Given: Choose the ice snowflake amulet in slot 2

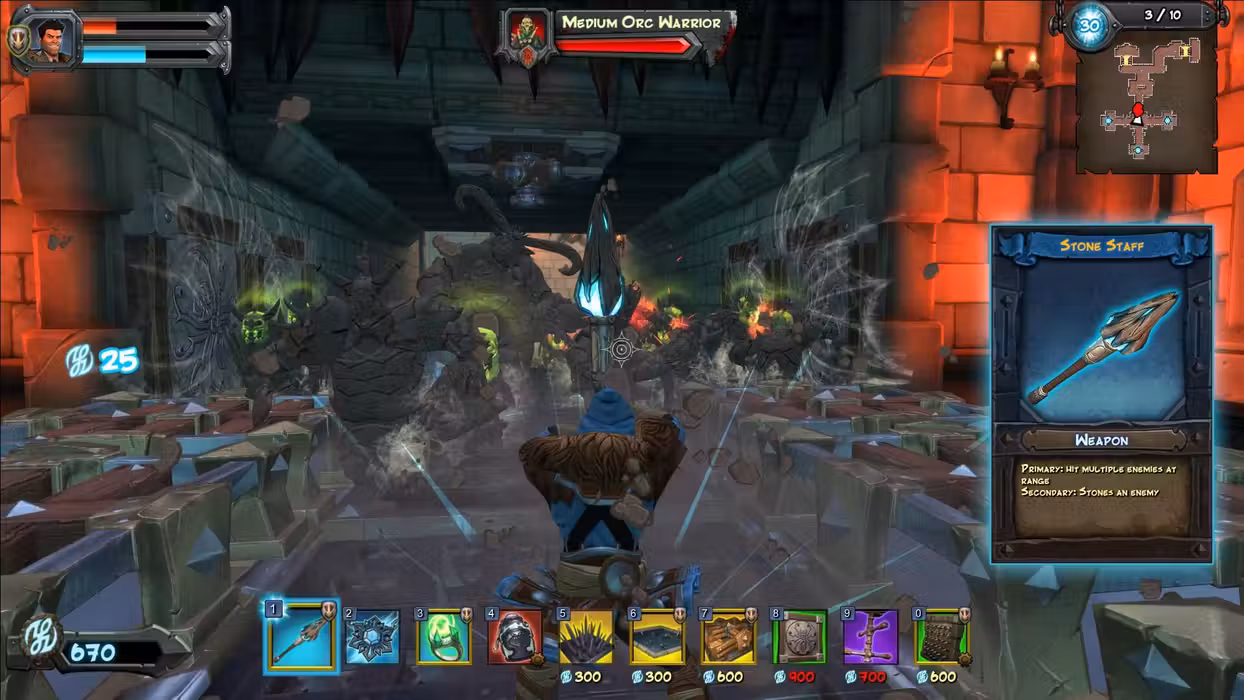Looking at the screenshot, I should 372,637.
